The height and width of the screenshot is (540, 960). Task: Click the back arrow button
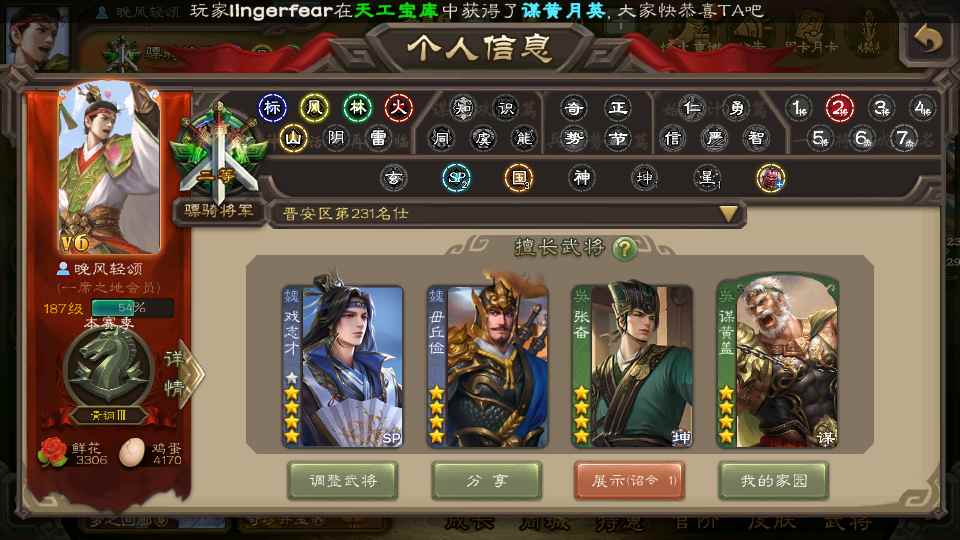tap(928, 39)
